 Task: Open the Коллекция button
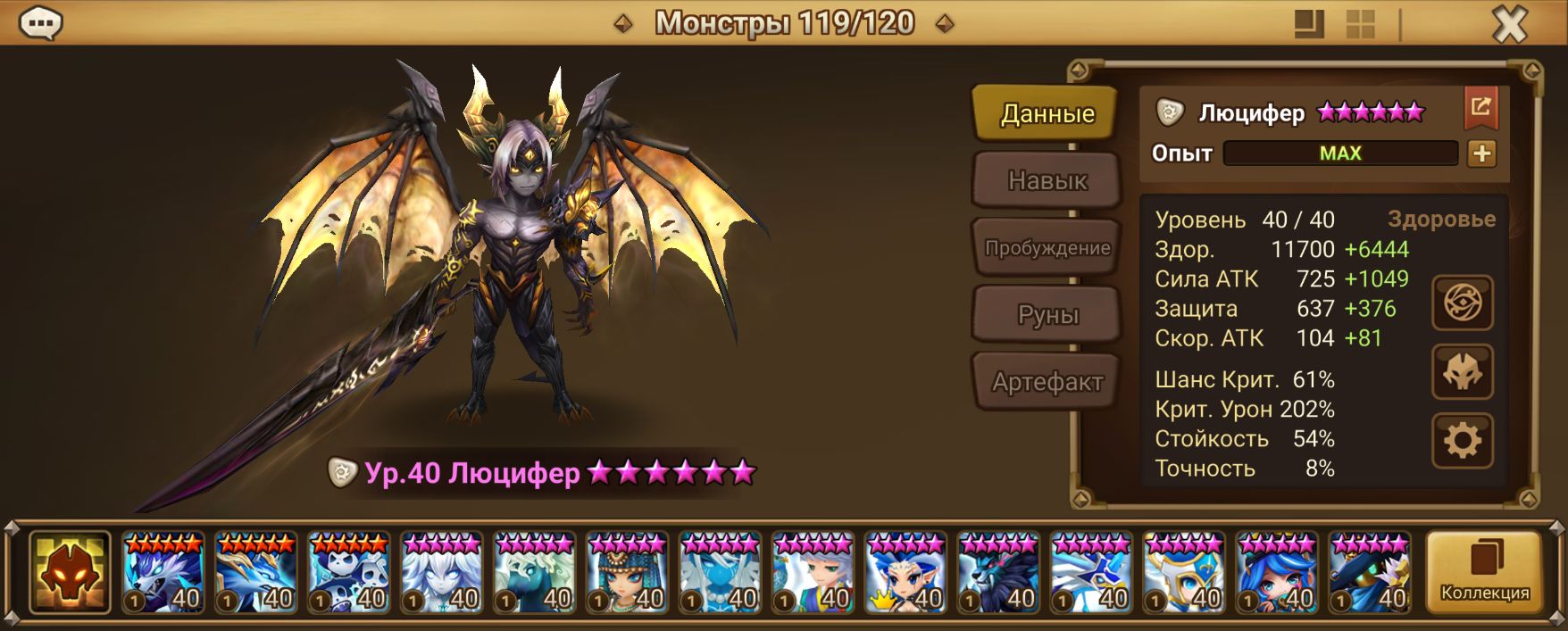pyautogui.click(x=1484, y=571)
